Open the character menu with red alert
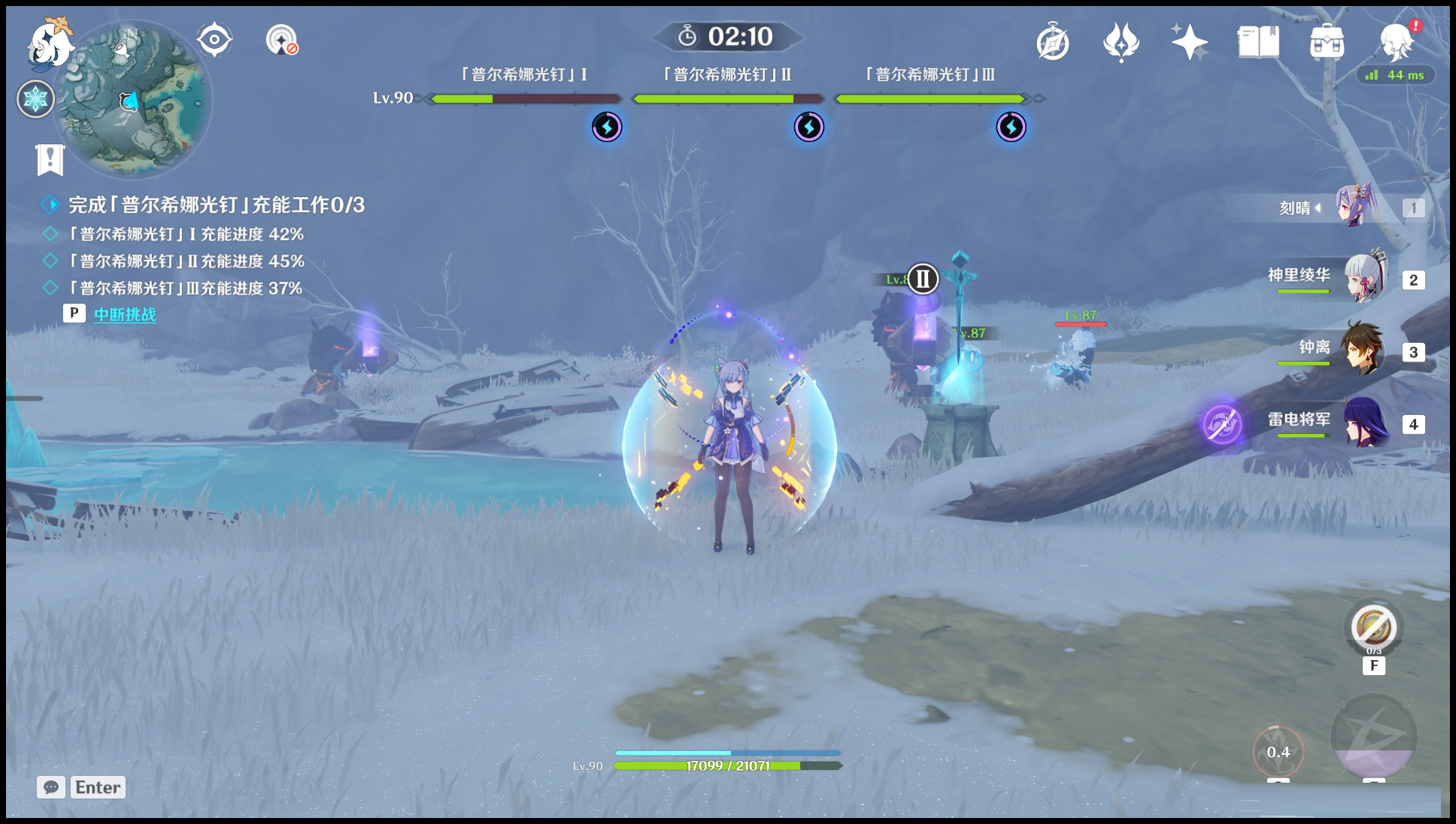Screen dimensions: 1456x824 point(1397,42)
